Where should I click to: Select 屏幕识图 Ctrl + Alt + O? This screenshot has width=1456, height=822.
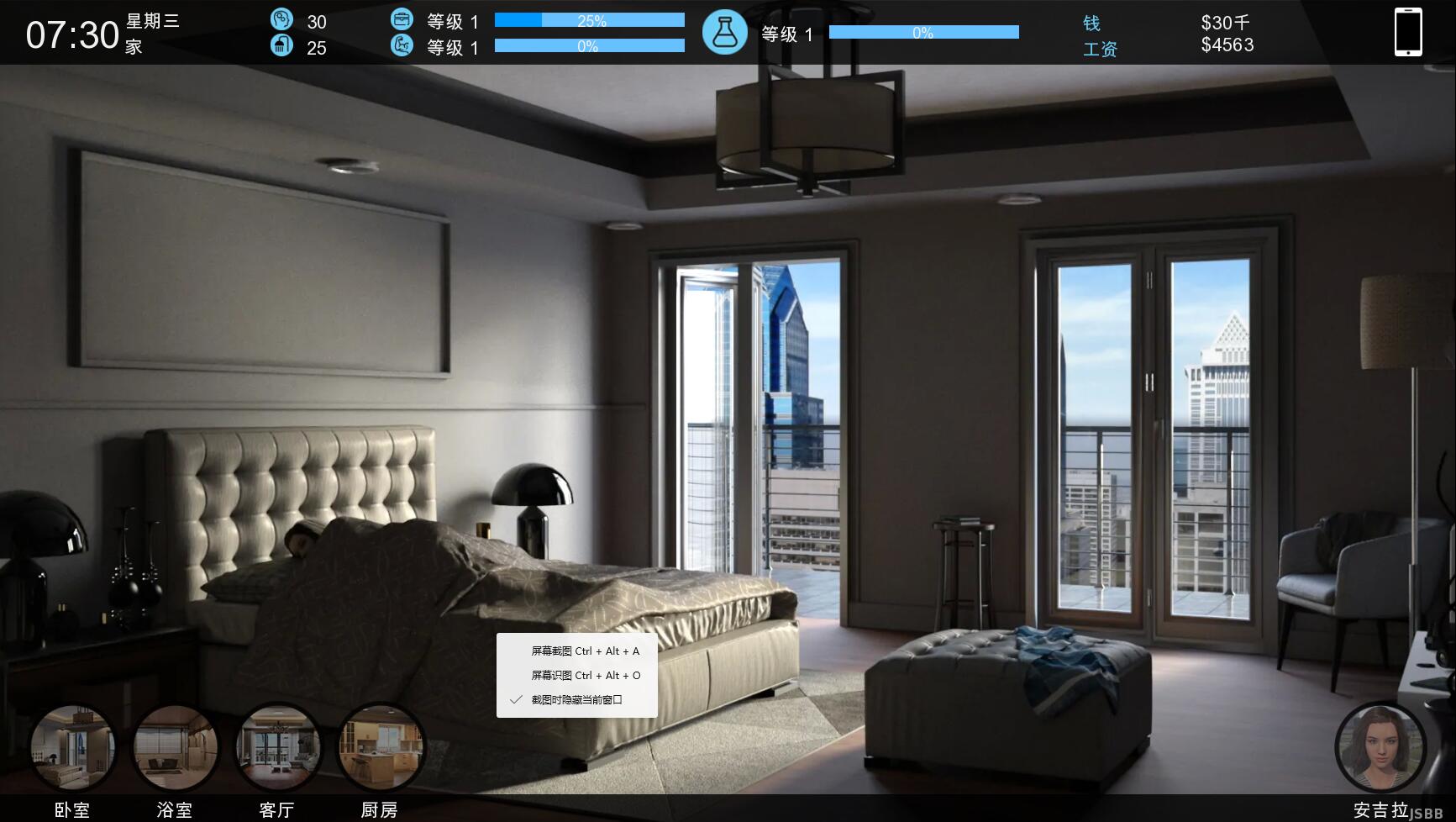tap(585, 676)
